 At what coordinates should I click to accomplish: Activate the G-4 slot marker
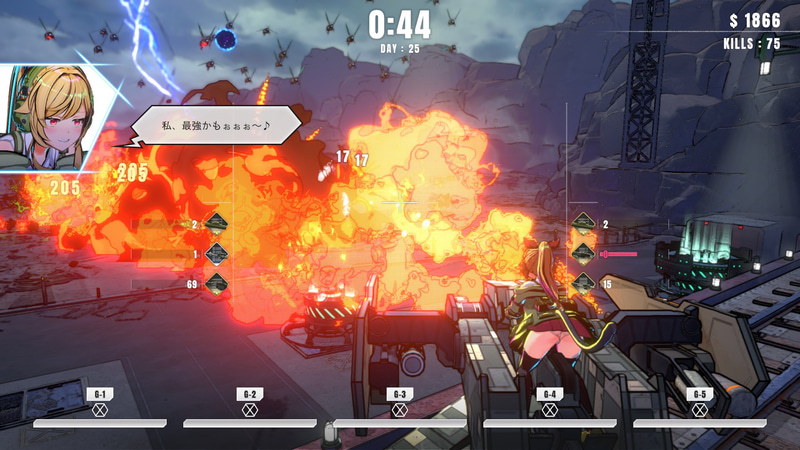tap(549, 409)
